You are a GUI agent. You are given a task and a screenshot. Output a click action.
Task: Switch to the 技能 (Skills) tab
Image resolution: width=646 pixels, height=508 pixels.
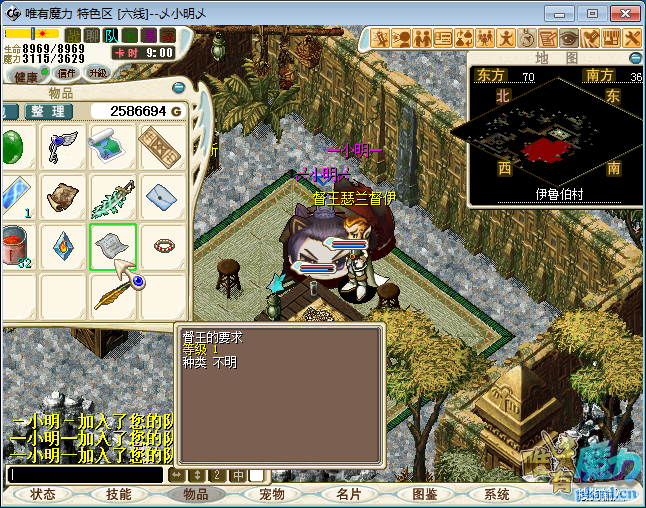click(119, 494)
